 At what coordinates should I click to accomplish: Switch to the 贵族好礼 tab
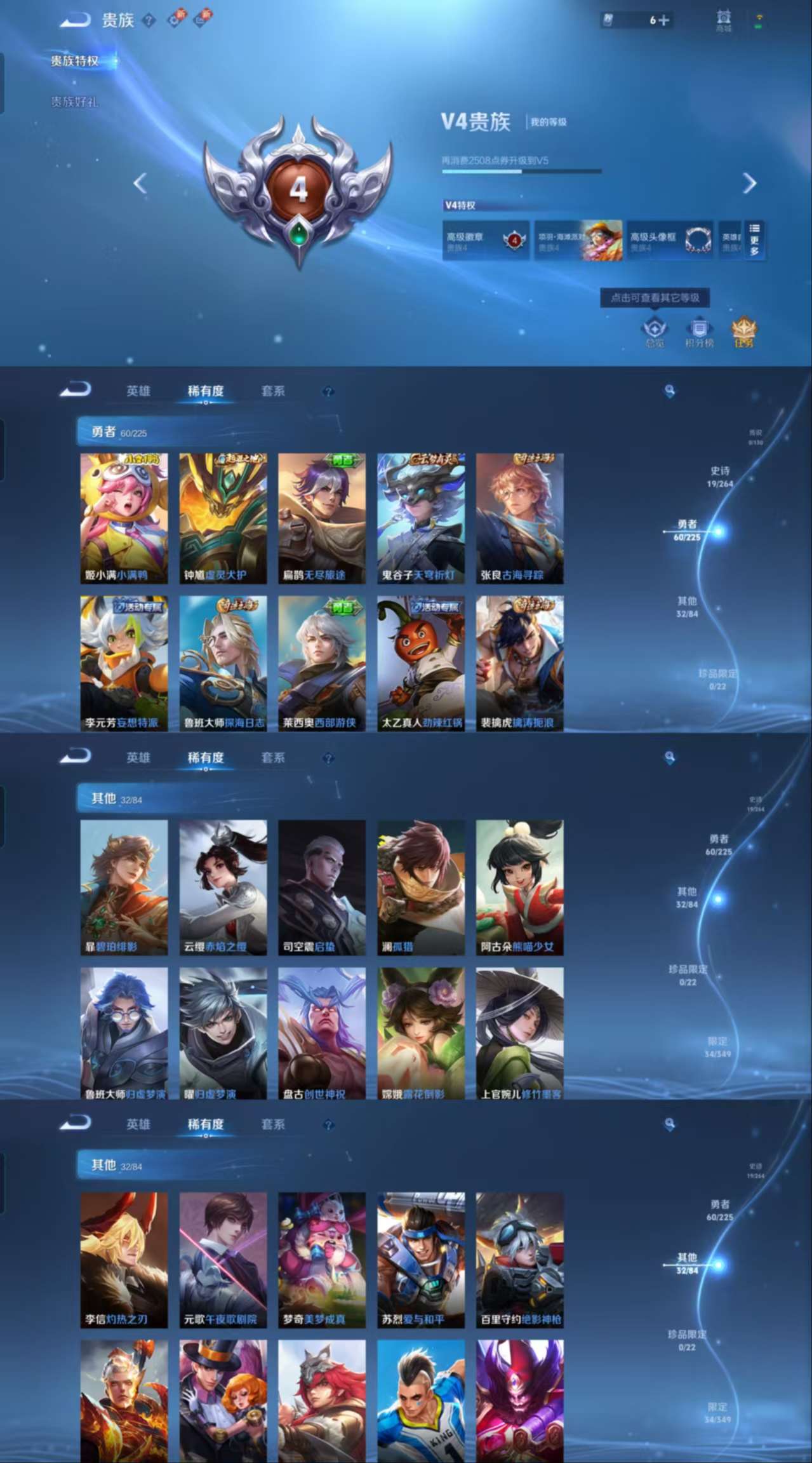(74, 102)
